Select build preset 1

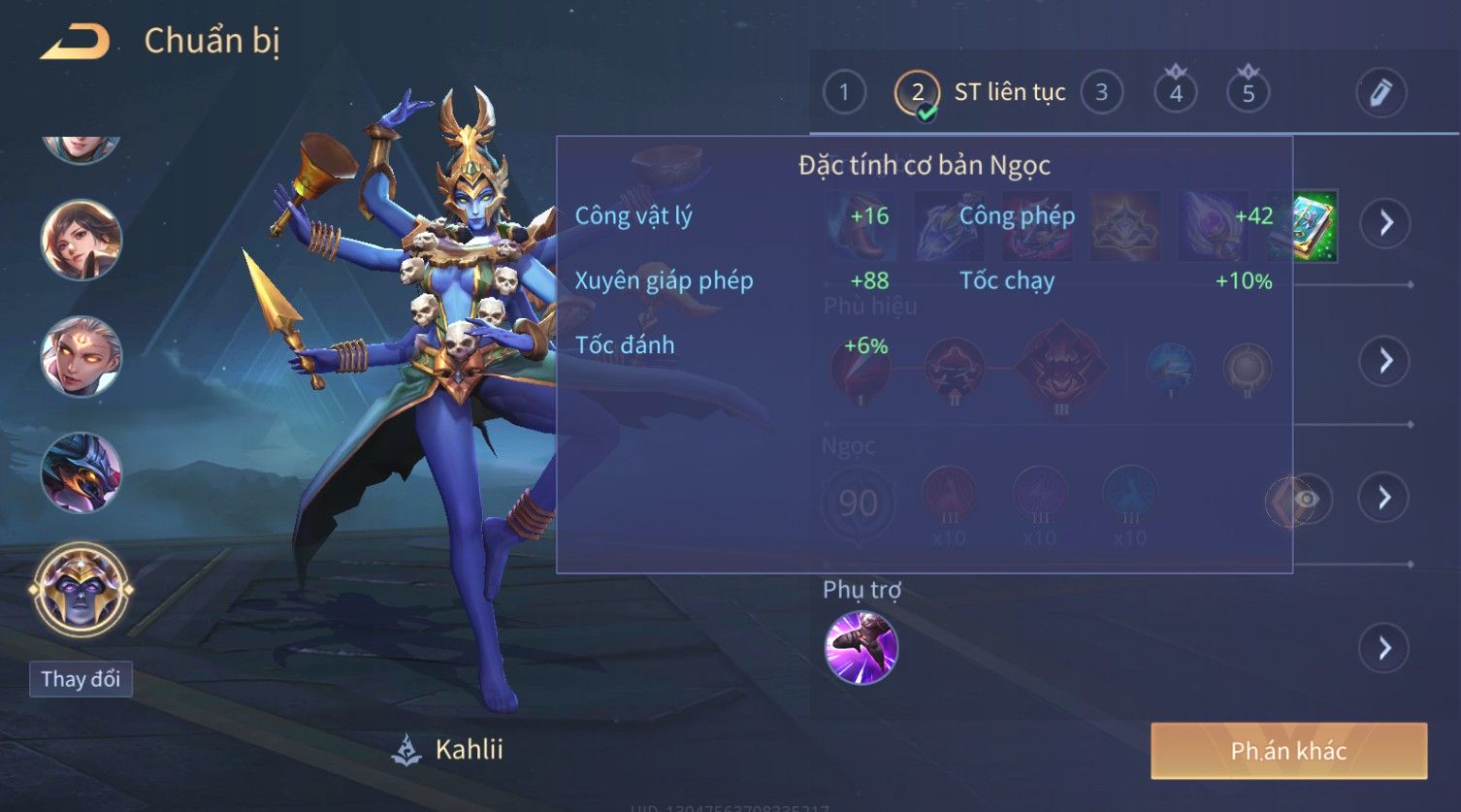[x=844, y=93]
